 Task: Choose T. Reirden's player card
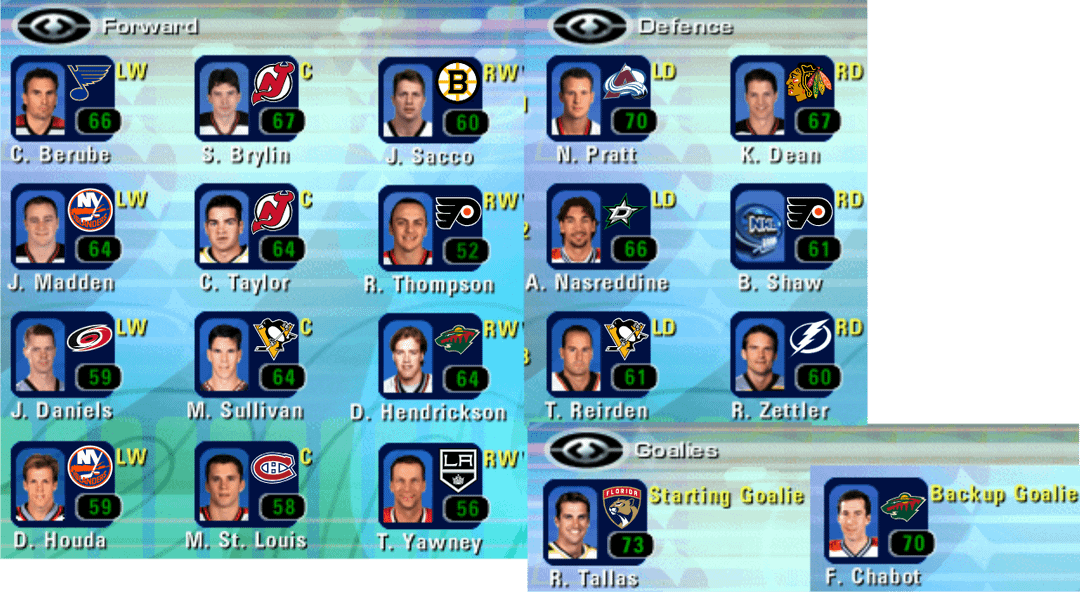599,354
